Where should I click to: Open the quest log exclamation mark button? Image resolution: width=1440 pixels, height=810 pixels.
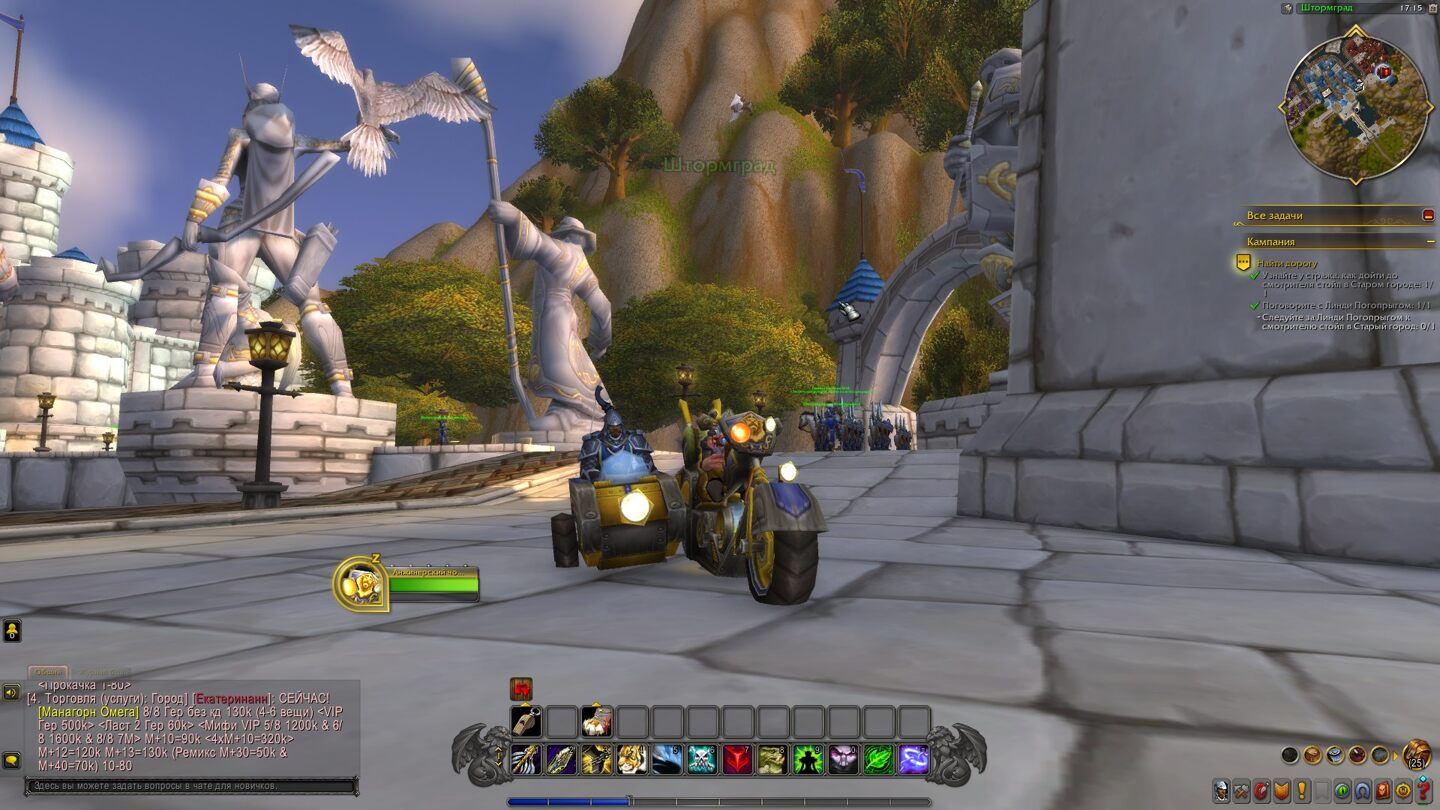pos(1301,791)
